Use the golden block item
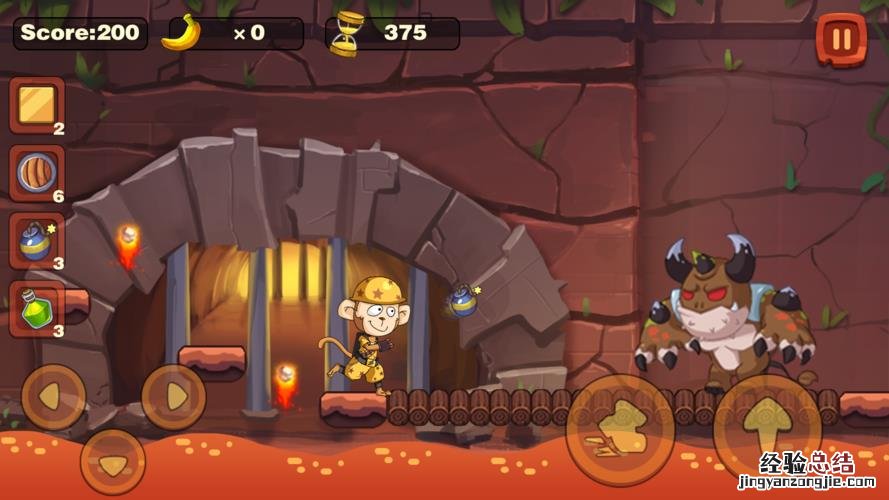889x500 pixels. pos(37,104)
